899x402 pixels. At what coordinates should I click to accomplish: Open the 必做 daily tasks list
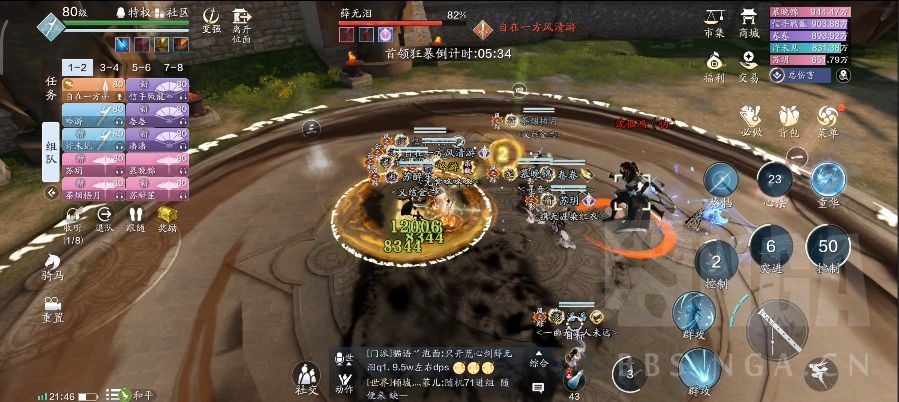point(752,119)
